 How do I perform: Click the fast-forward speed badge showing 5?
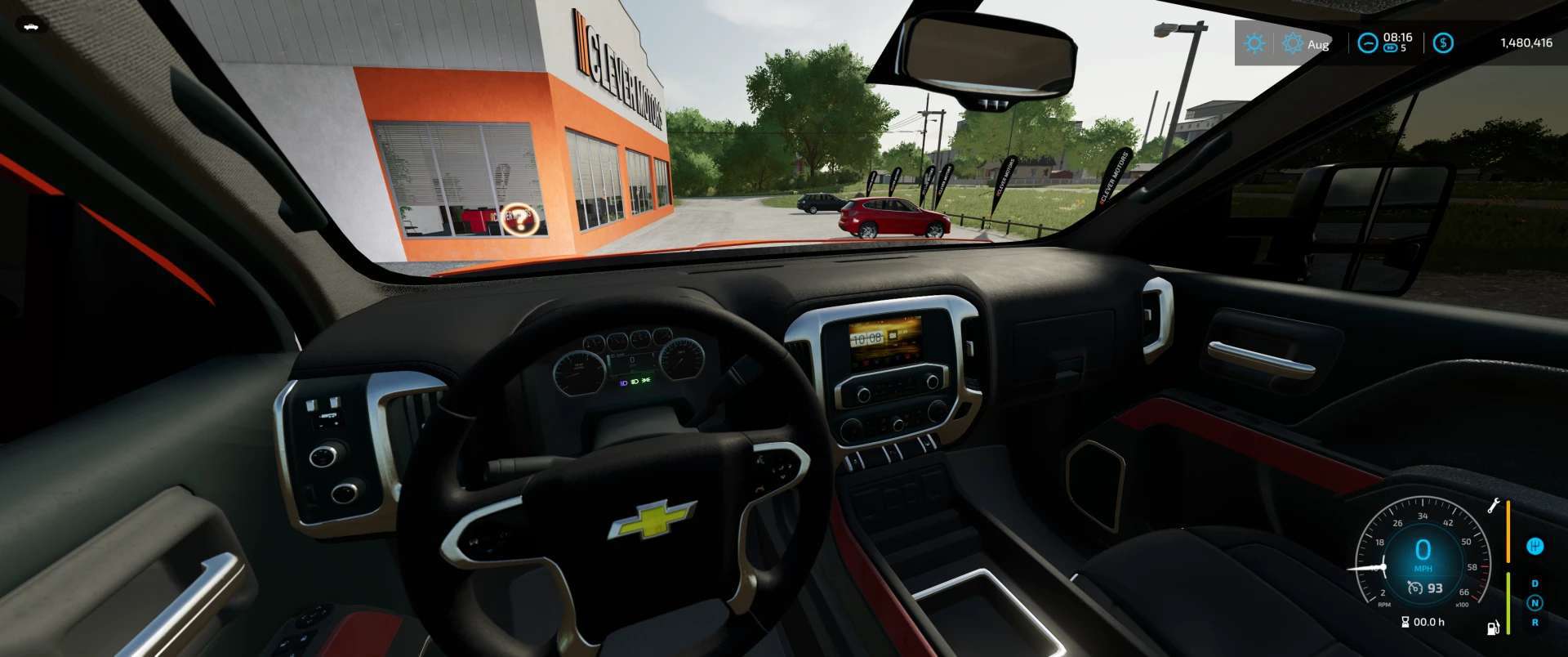(1391, 49)
